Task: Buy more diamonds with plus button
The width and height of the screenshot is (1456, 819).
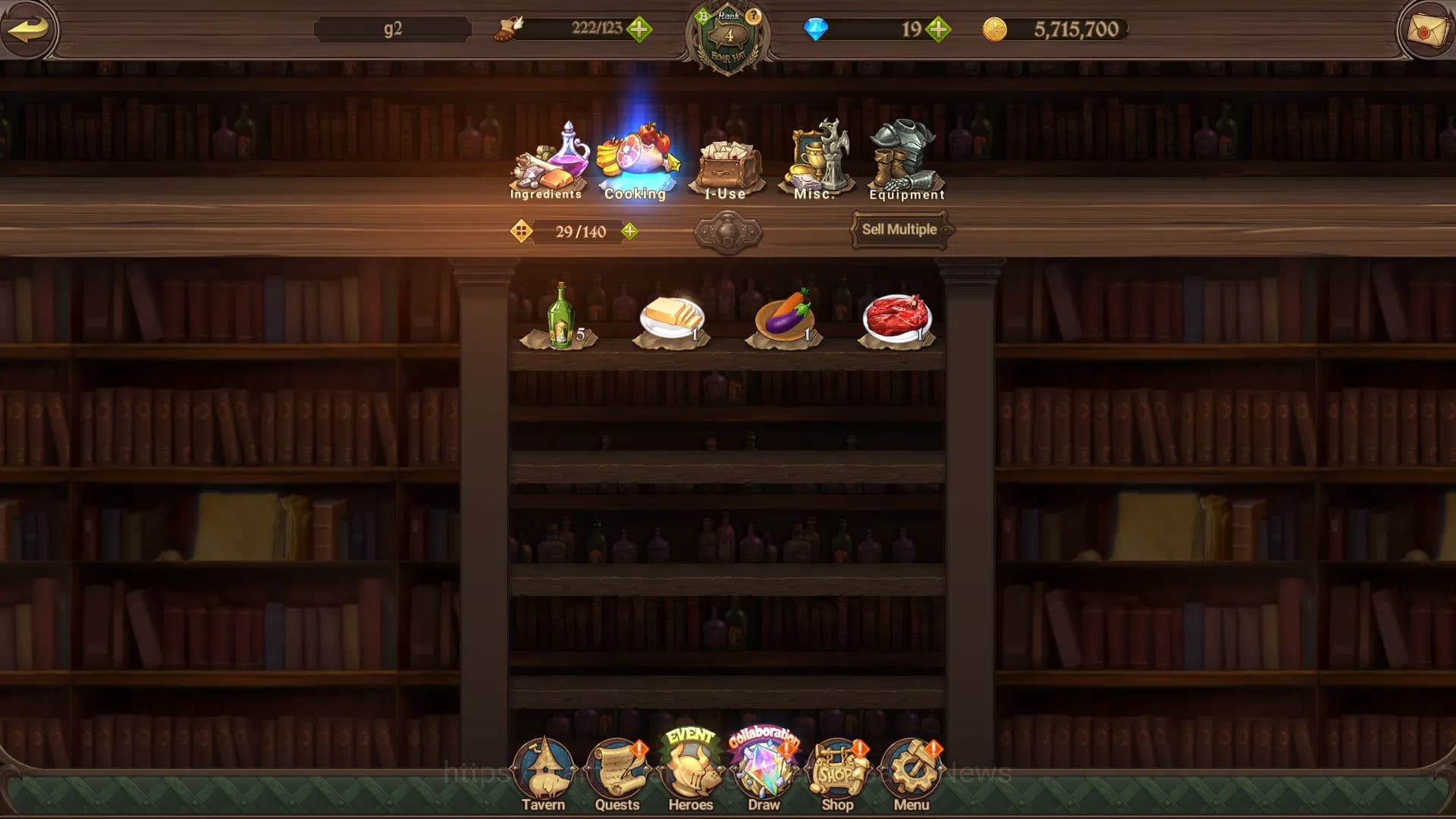Action: [938, 30]
